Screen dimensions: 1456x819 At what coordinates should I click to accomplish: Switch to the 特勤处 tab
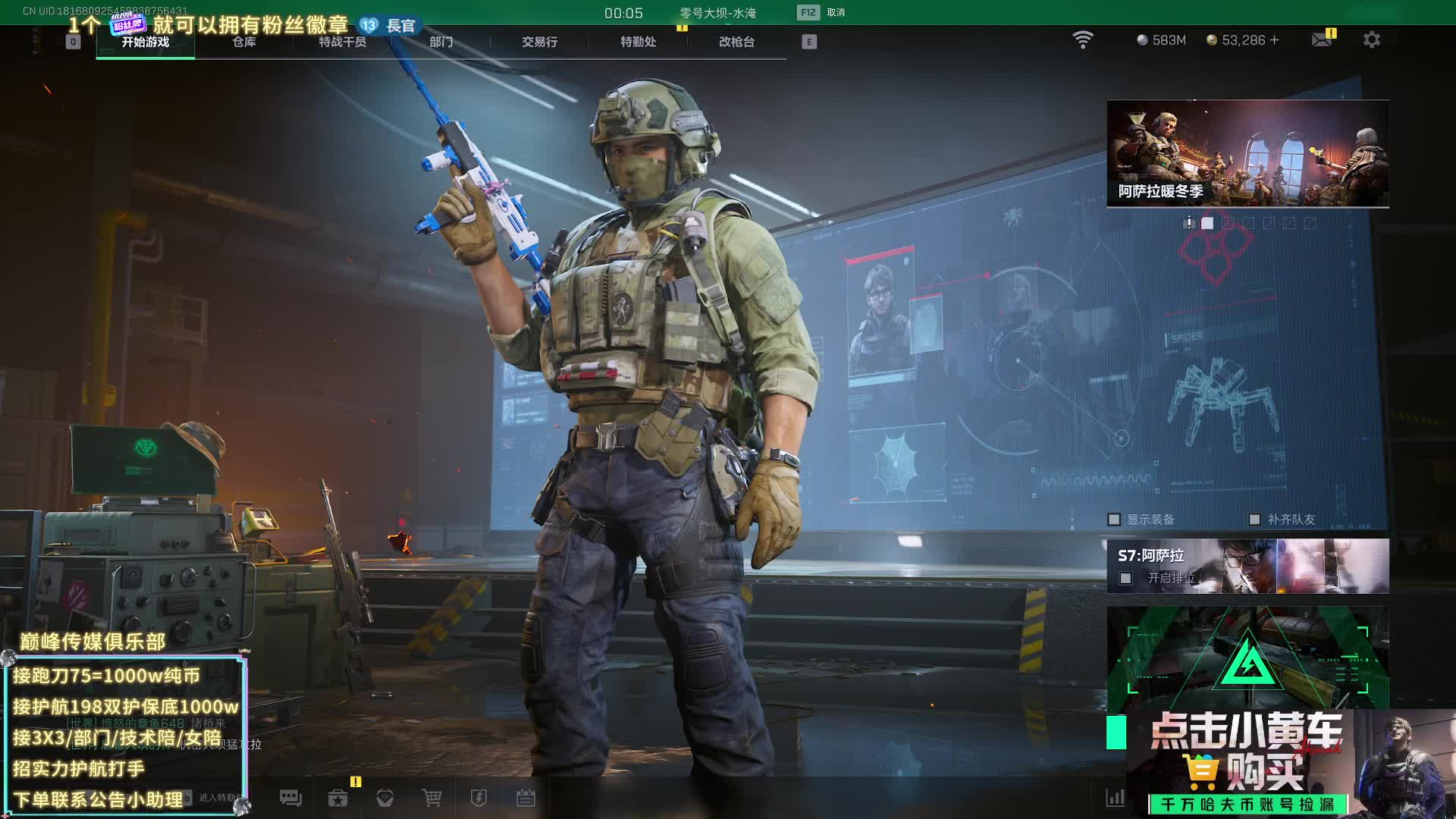point(638,42)
